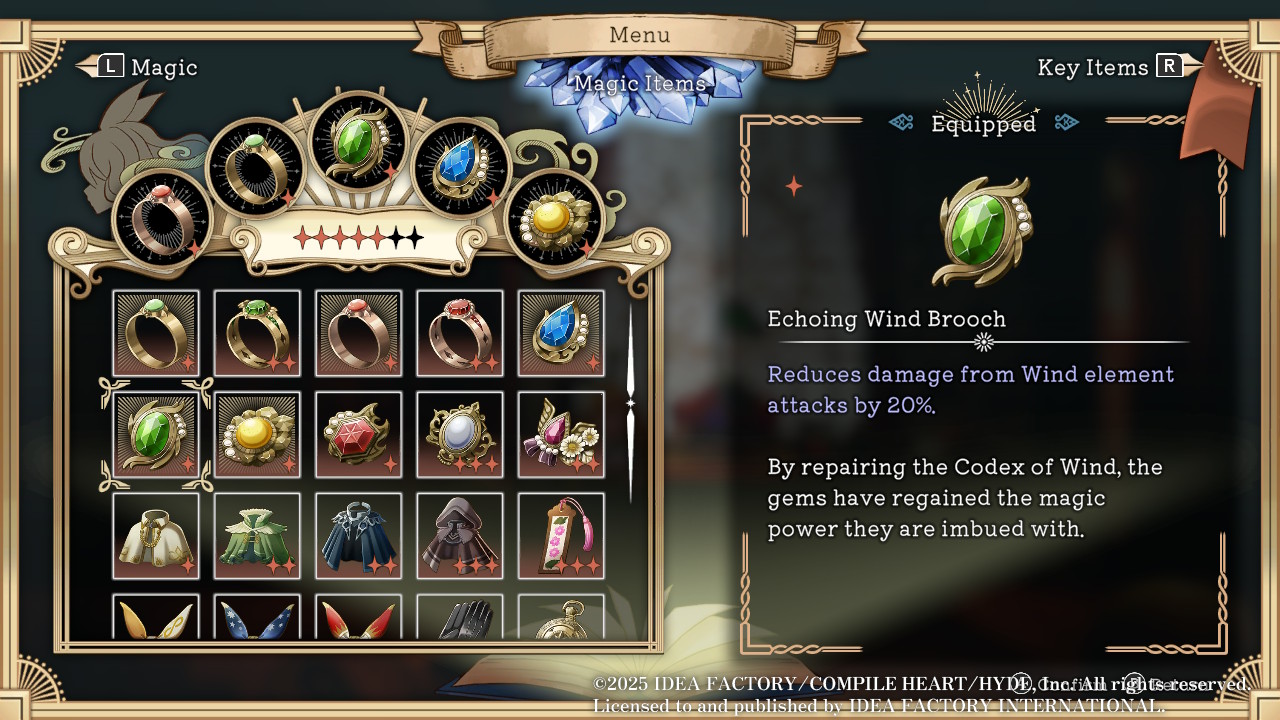Image resolution: width=1280 pixels, height=720 pixels.
Task: Select the blue teardrop brooch in the grid
Action: point(561,333)
